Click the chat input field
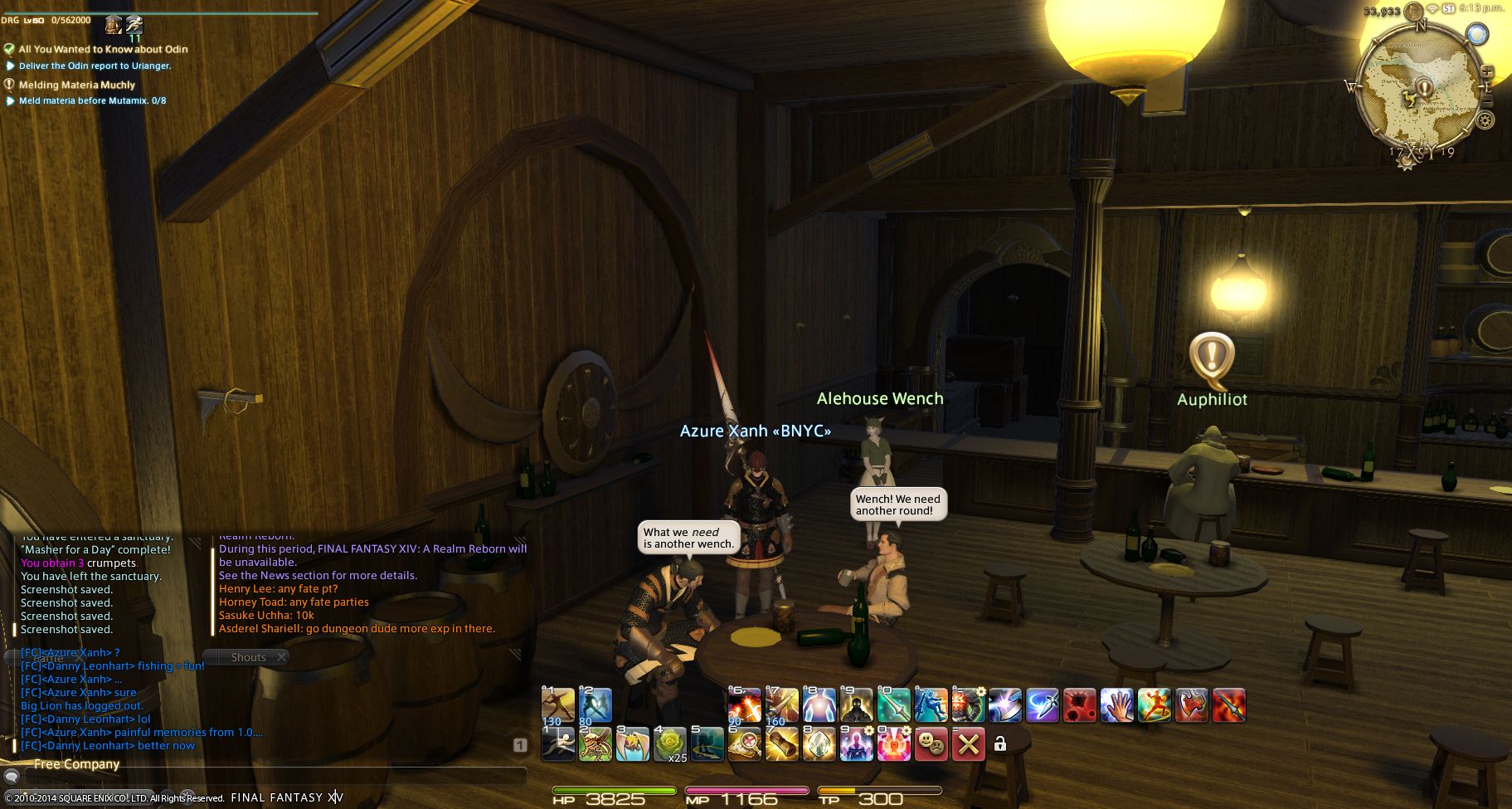 pyautogui.click(x=274, y=777)
